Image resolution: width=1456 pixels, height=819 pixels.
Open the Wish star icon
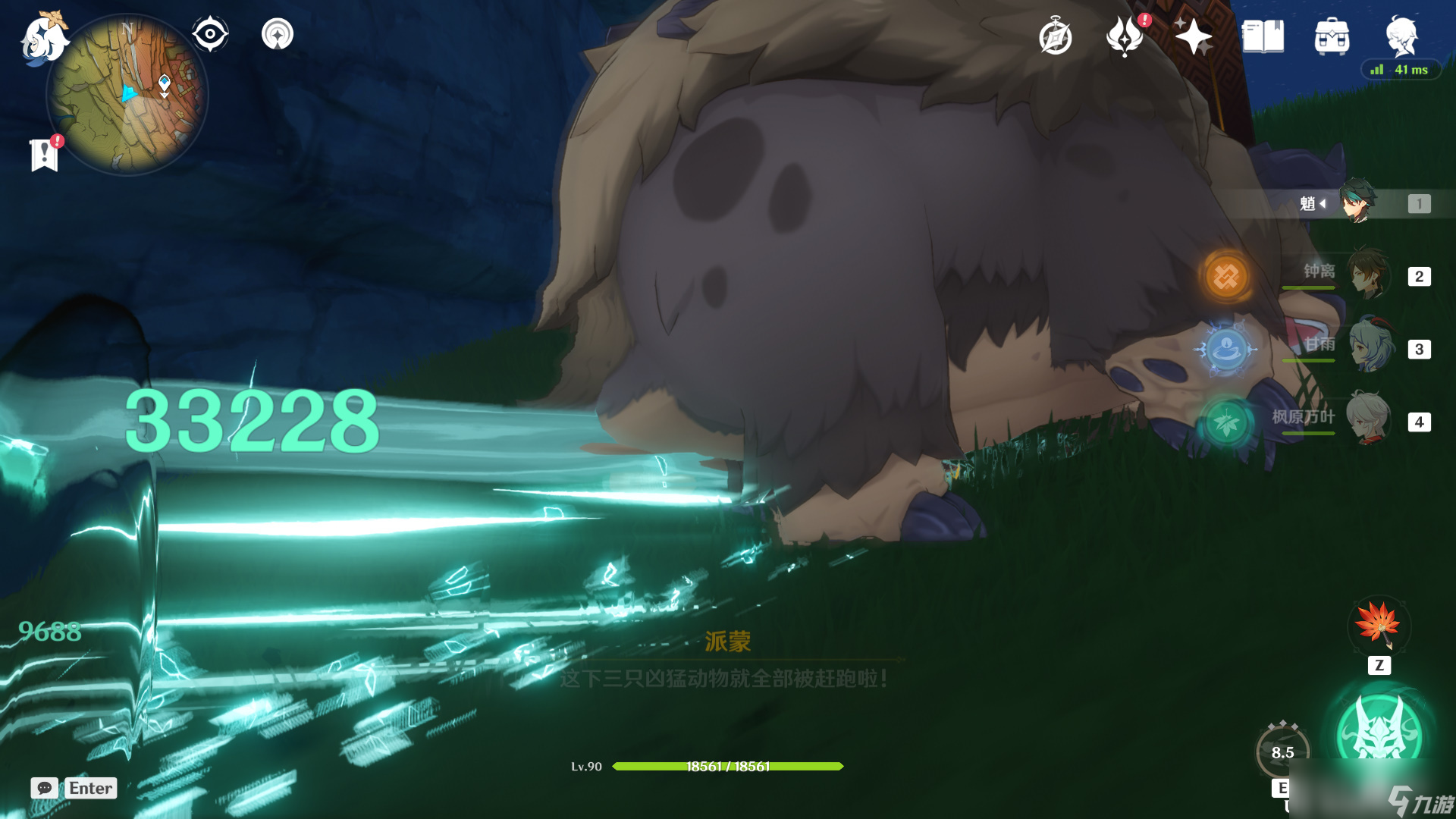(x=1193, y=36)
